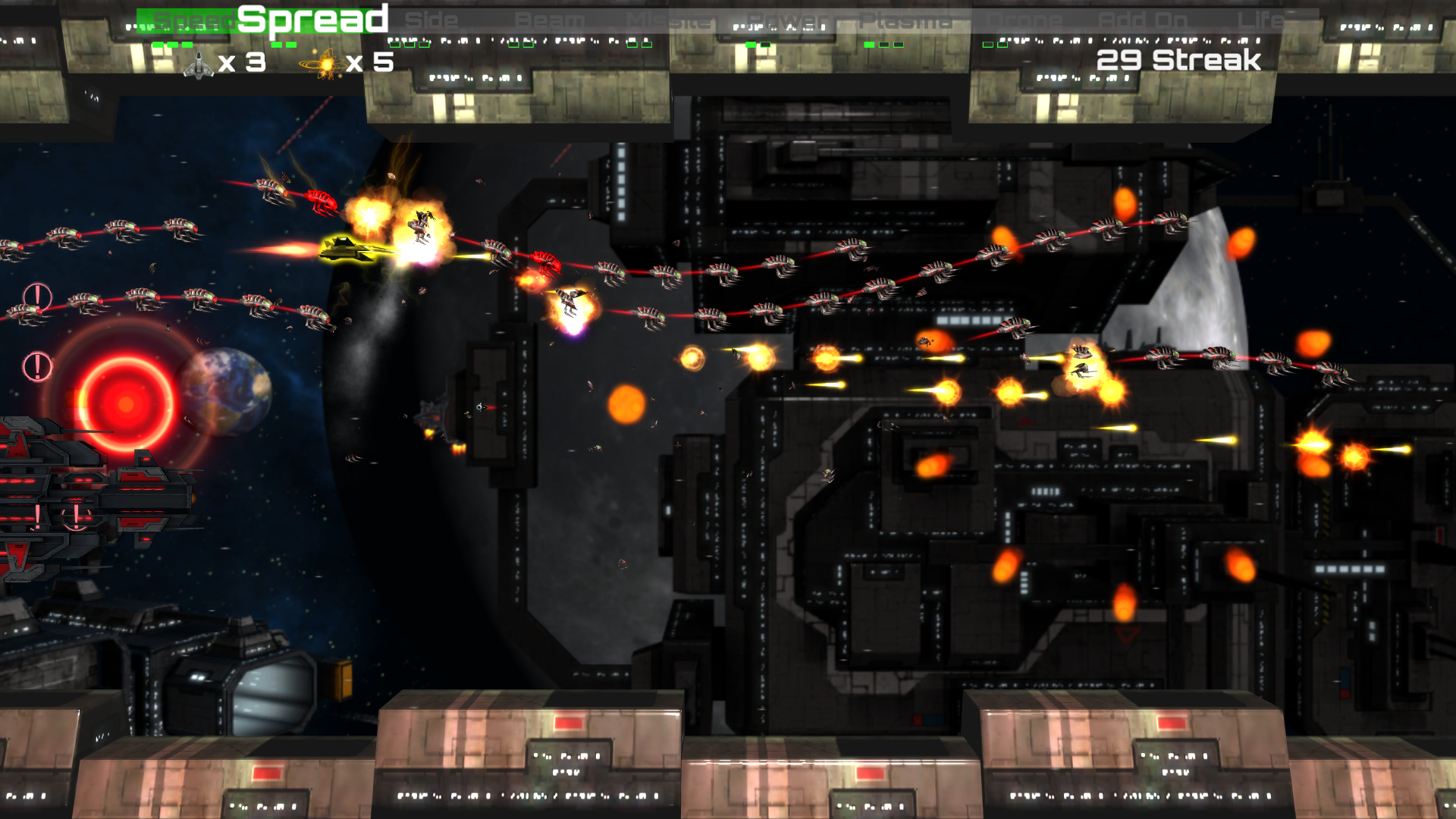Click the orange drone satellite icon showing x5

pos(326,64)
